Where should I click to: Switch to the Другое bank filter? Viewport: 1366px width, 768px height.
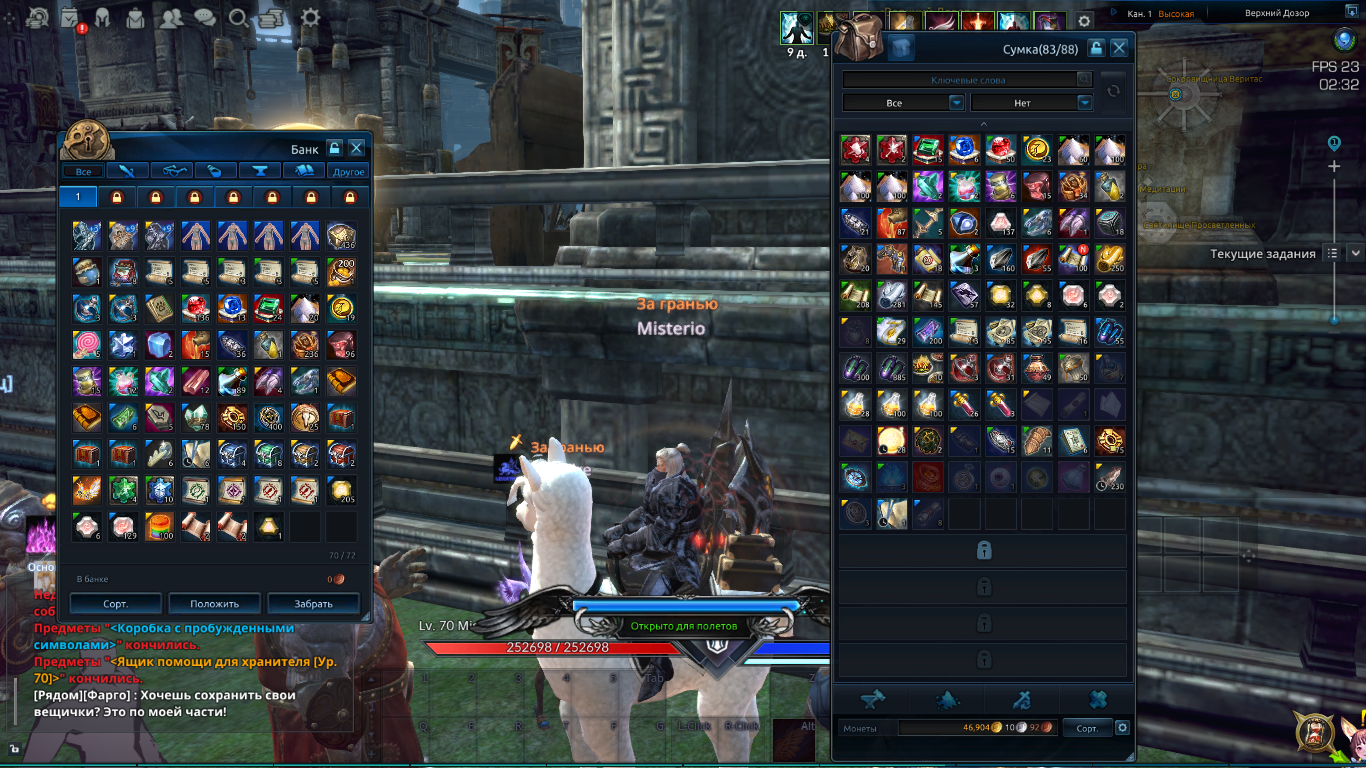[349, 171]
